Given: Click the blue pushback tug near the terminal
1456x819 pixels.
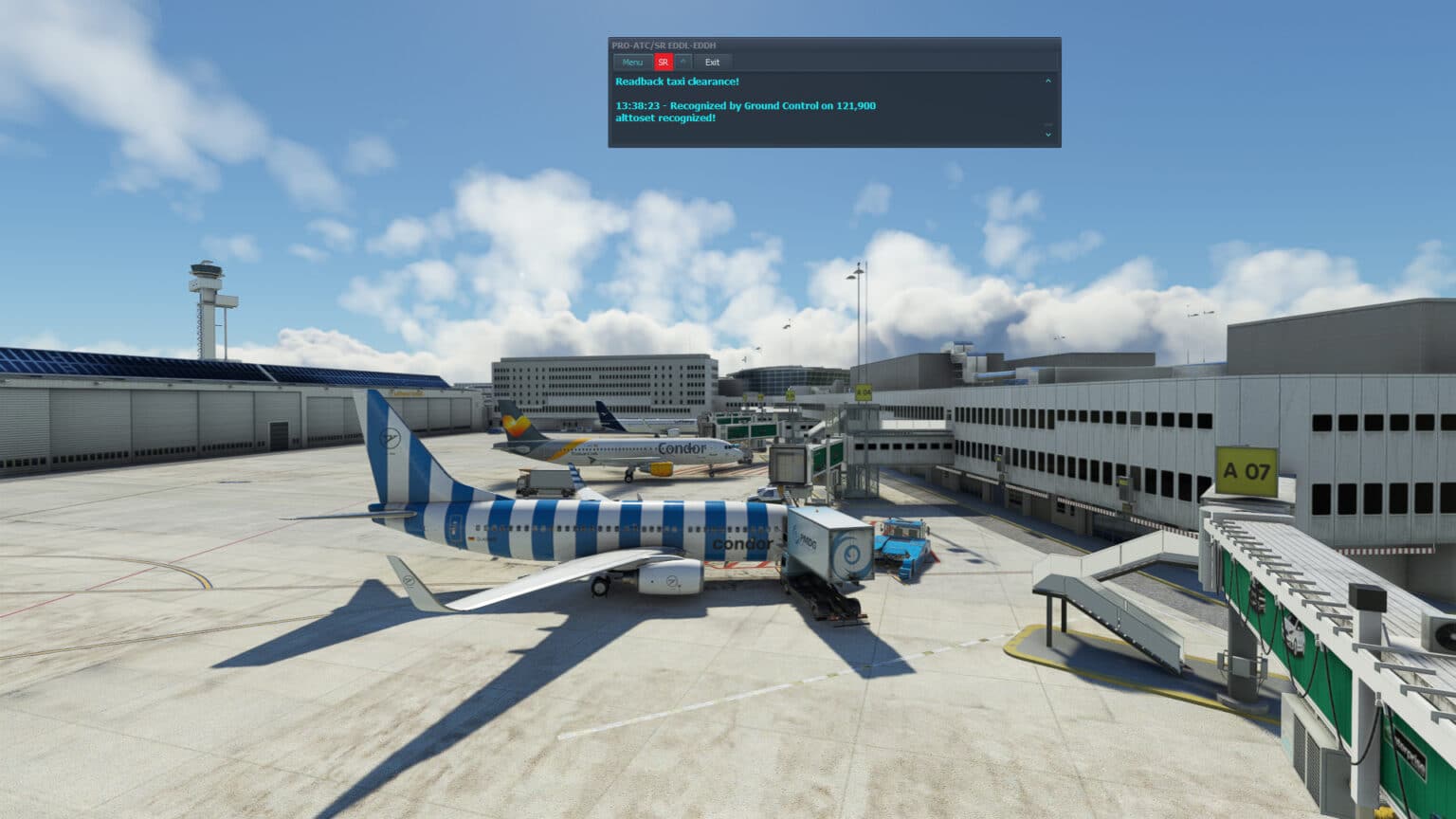Looking at the screenshot, I should (901, 545).
